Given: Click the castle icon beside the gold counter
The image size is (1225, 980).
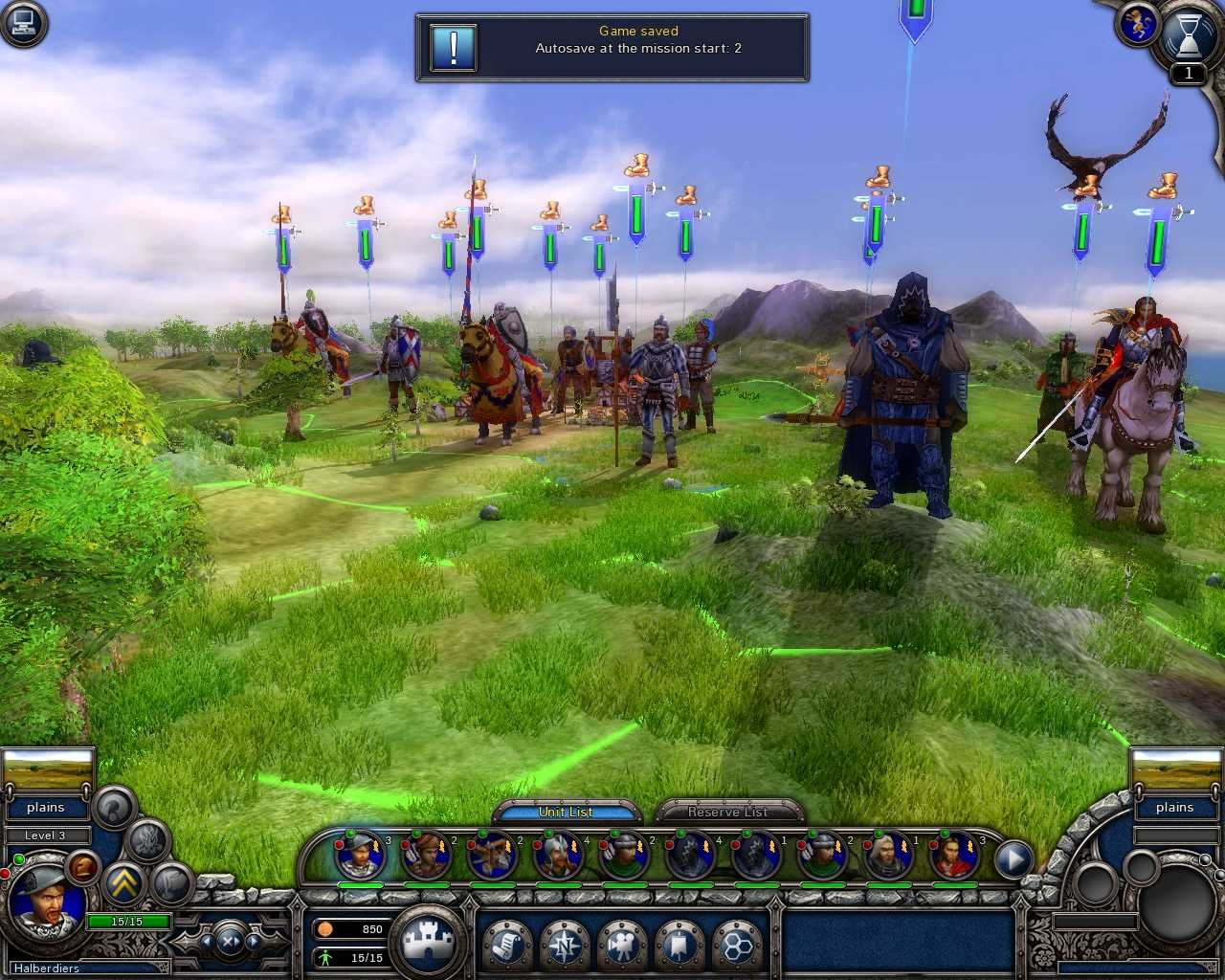Looking at the screenshot, I should [431, 940].
